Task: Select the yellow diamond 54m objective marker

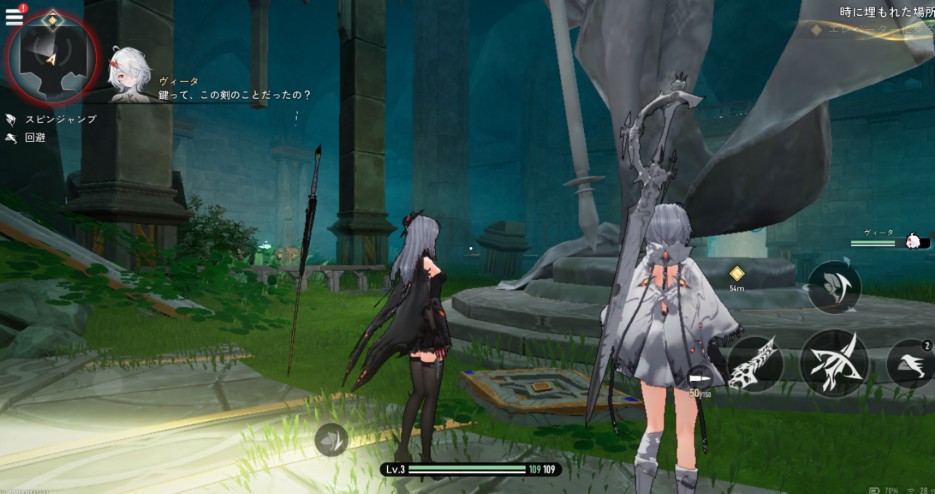Action: (x=737, y=273)
